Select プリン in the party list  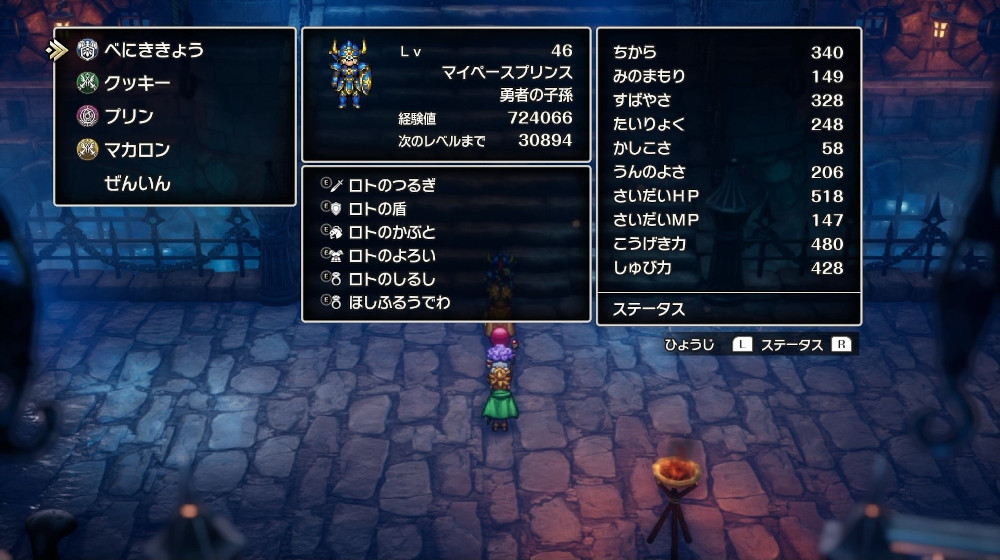coord(129,116)
